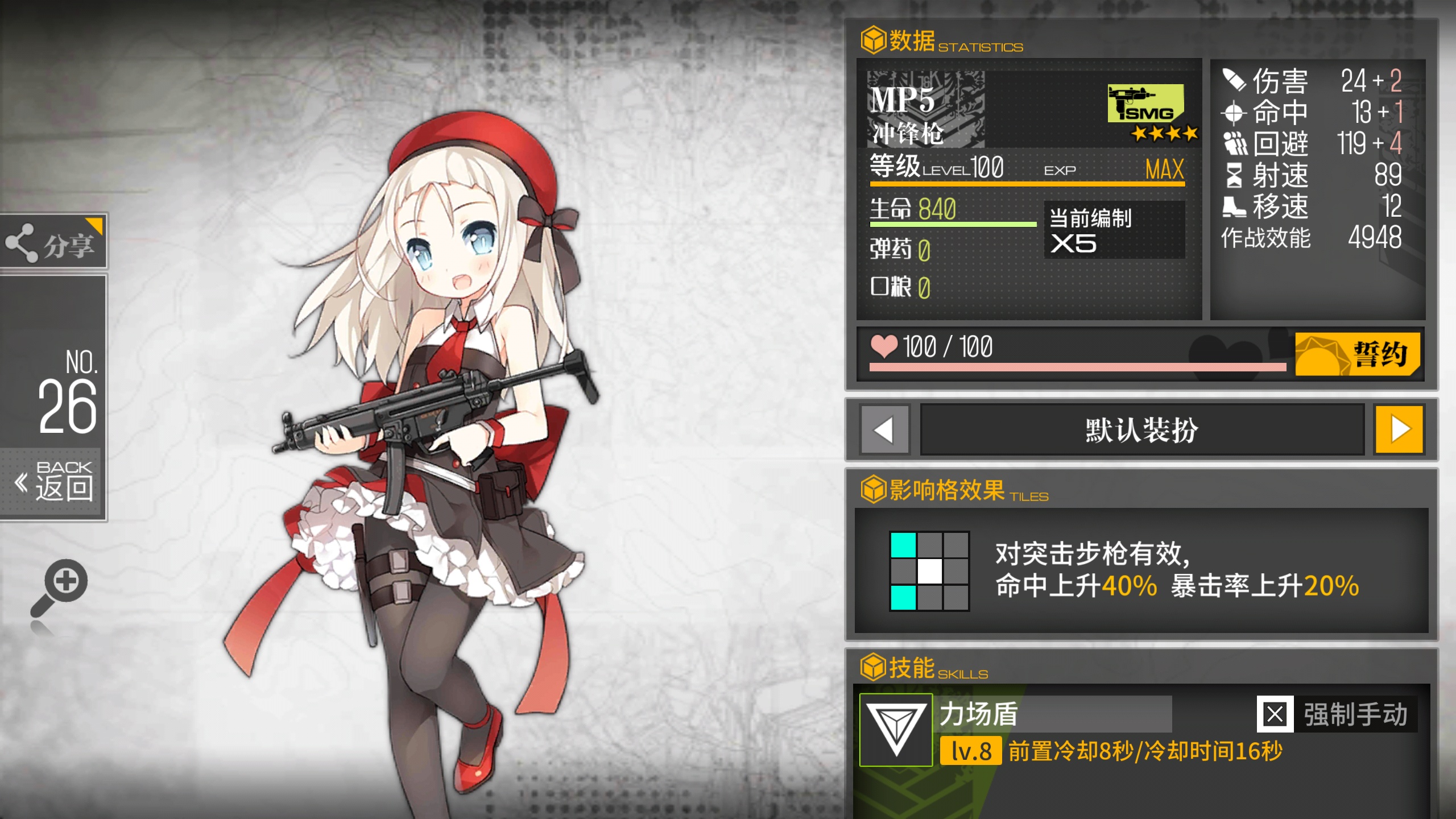View the tile effect grid diagram

pyautogui.click(x=929, y=571)
